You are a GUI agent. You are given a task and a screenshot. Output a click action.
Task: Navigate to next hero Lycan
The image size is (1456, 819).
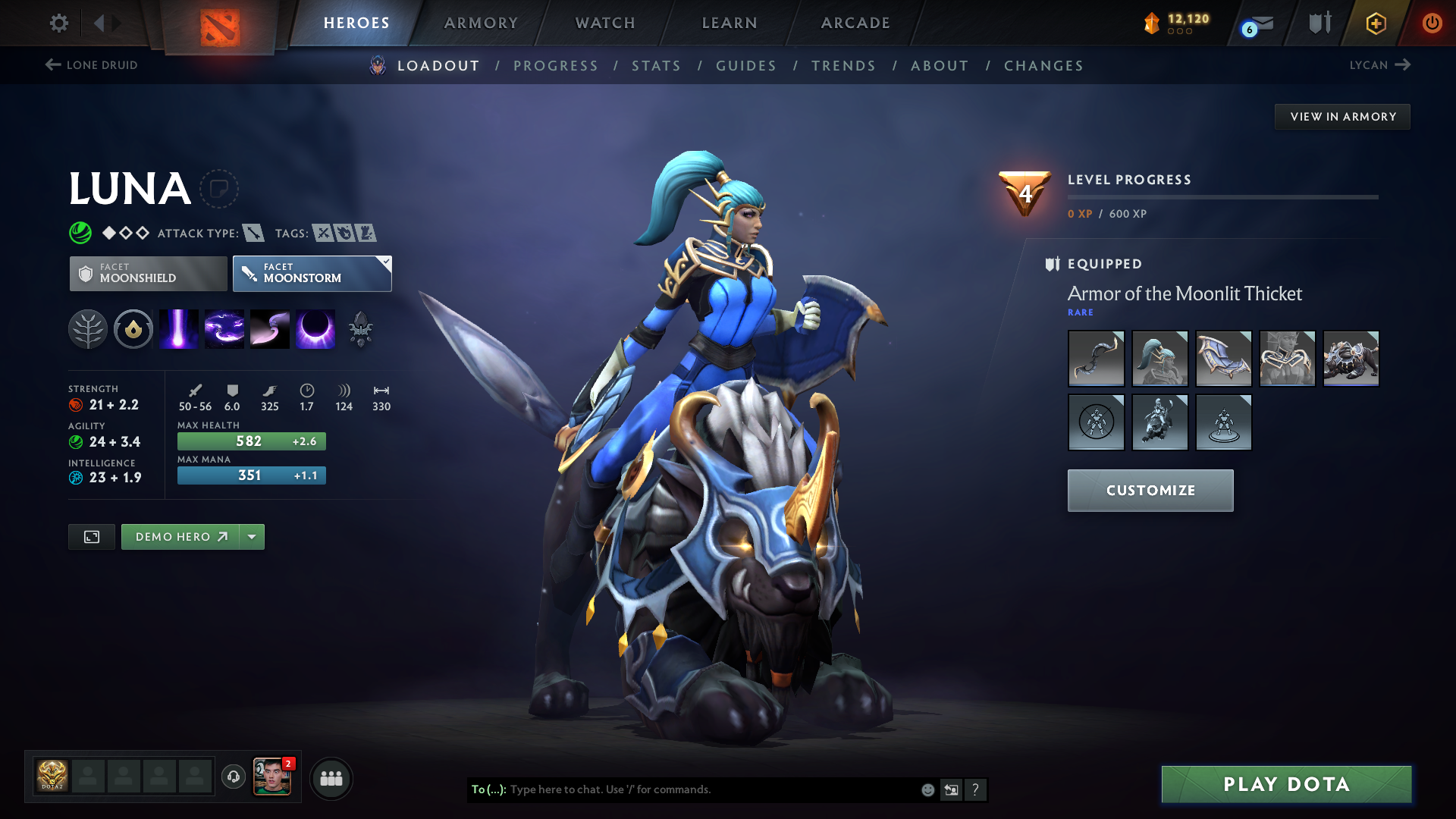coord(1379,65)
